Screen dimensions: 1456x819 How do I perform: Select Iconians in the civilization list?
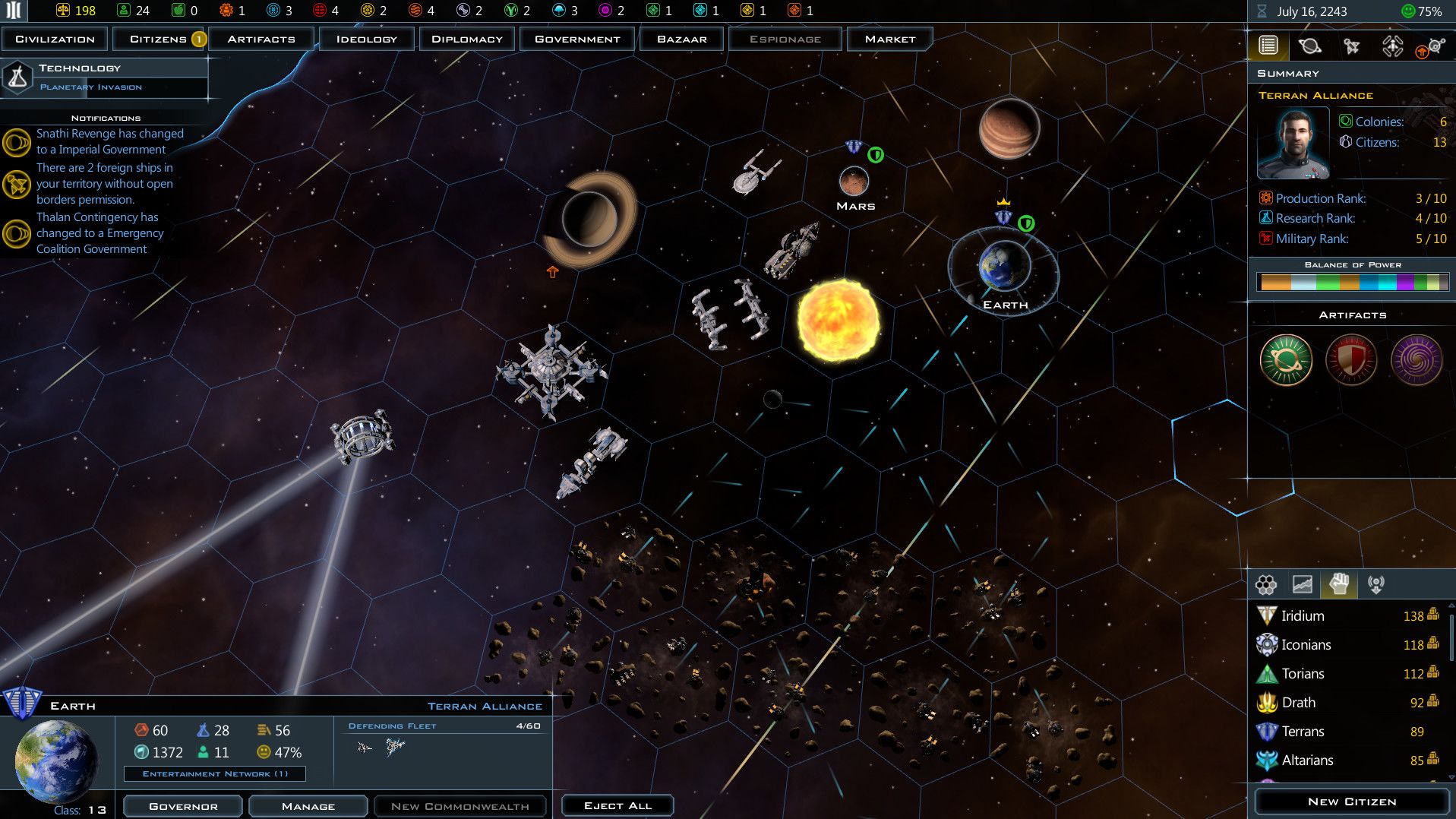click(1305, 645)
